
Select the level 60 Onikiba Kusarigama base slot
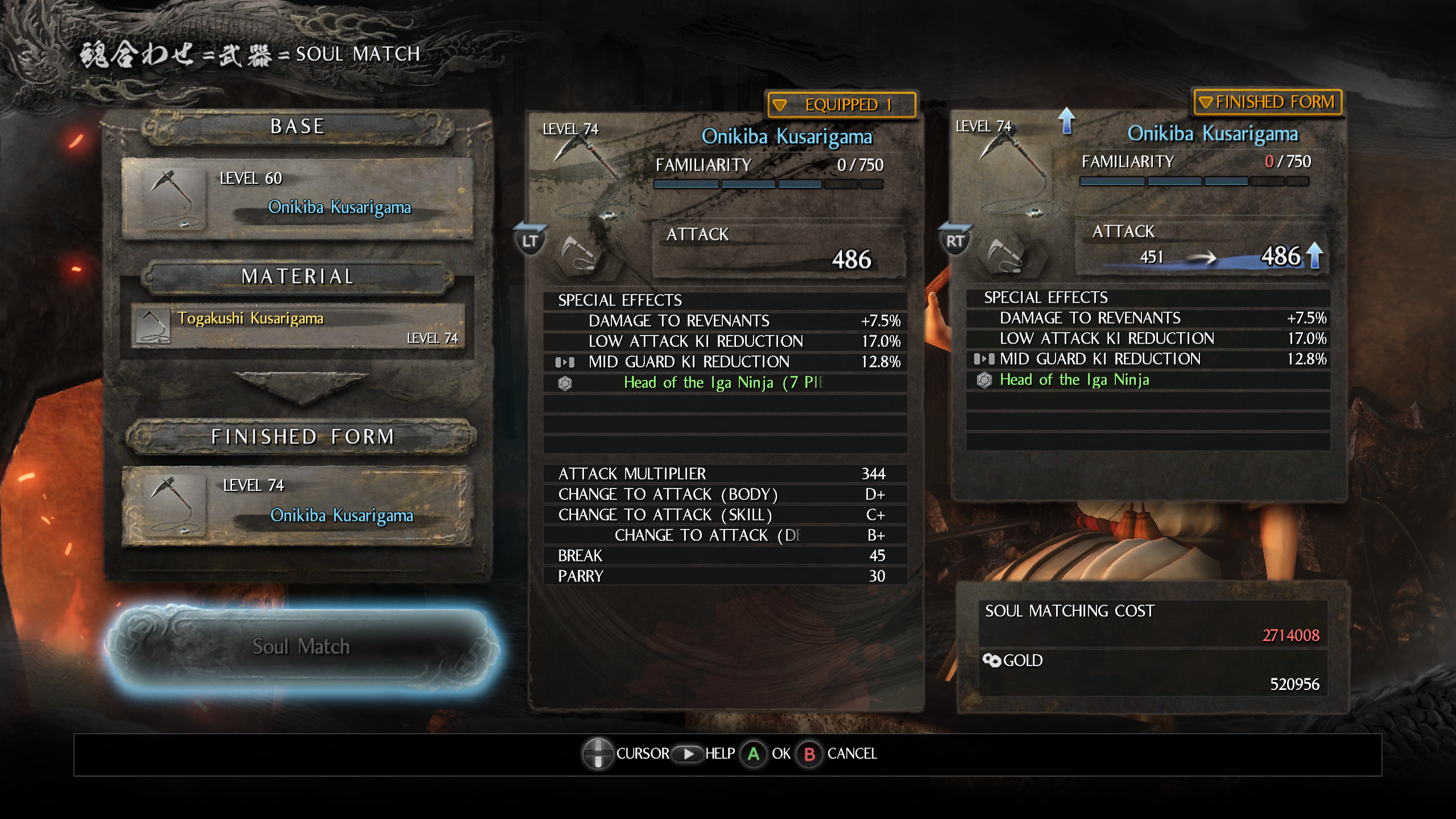pos(297,198)
